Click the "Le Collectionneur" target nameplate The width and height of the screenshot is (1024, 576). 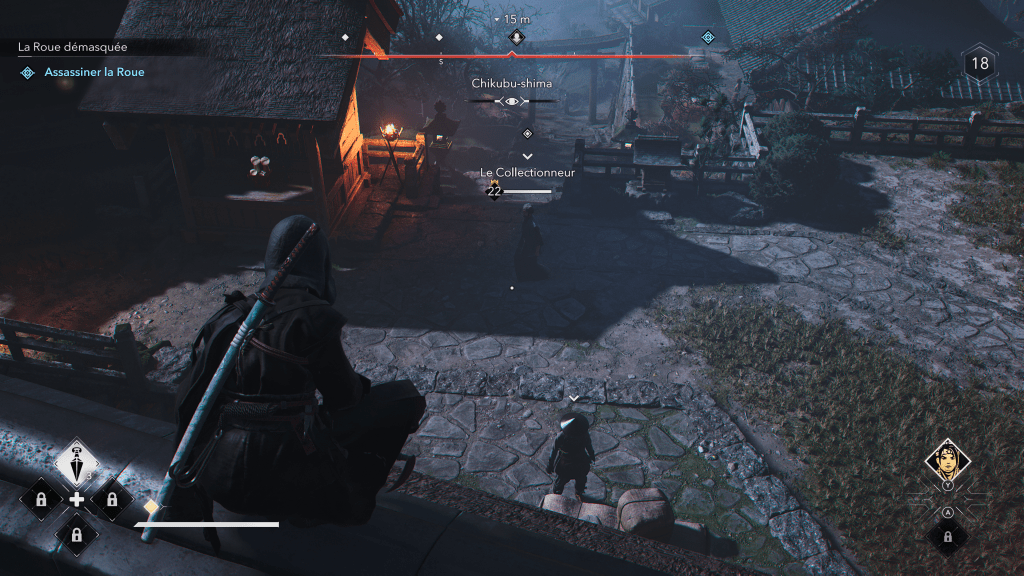click(526, 173)
